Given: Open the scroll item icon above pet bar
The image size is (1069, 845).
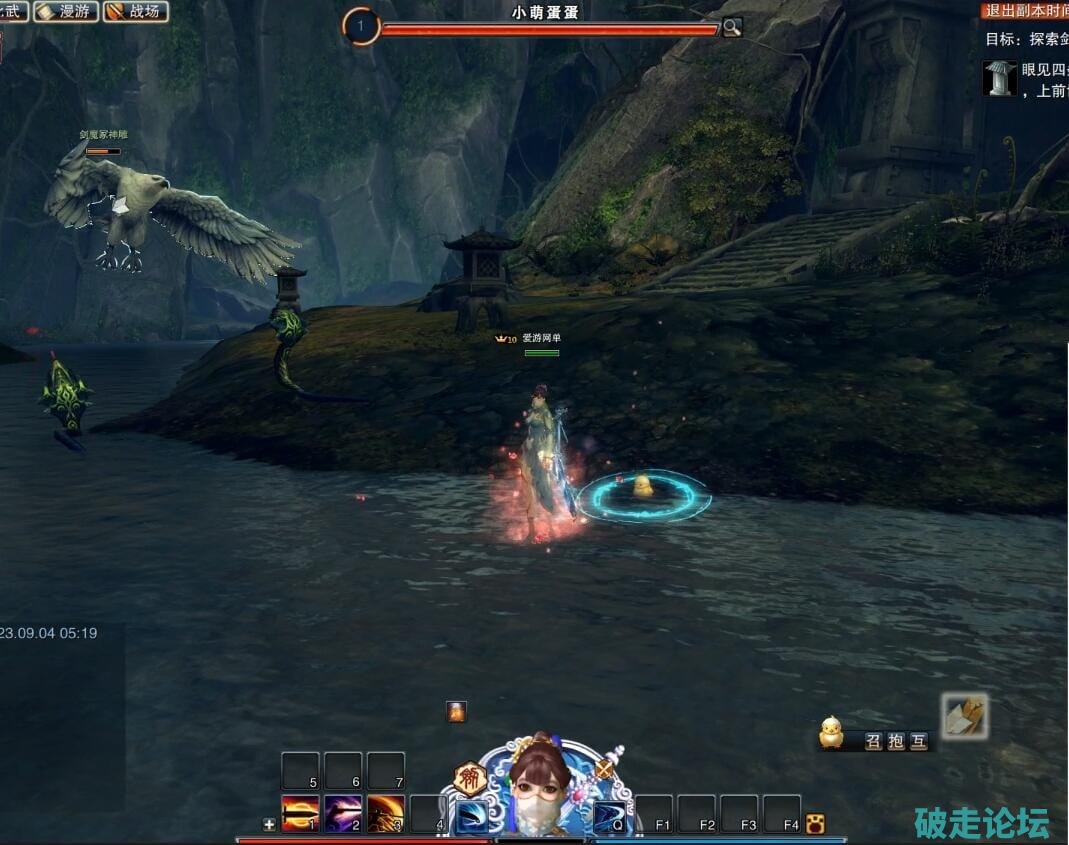Looking at the screenshot, I should pyautogui.click(x=964, y=715).
